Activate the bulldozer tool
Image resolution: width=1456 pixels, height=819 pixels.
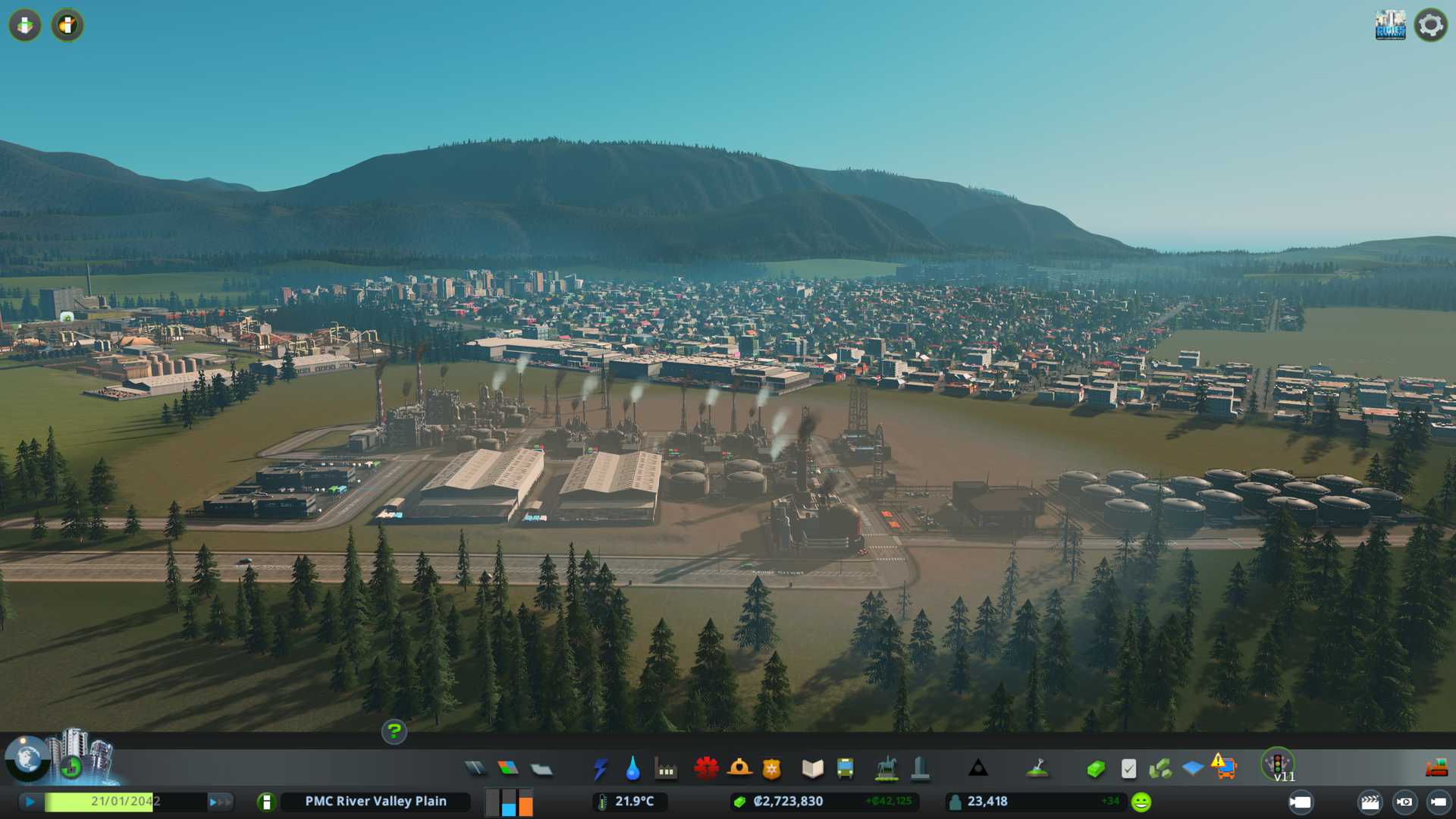pos(1436,769)
